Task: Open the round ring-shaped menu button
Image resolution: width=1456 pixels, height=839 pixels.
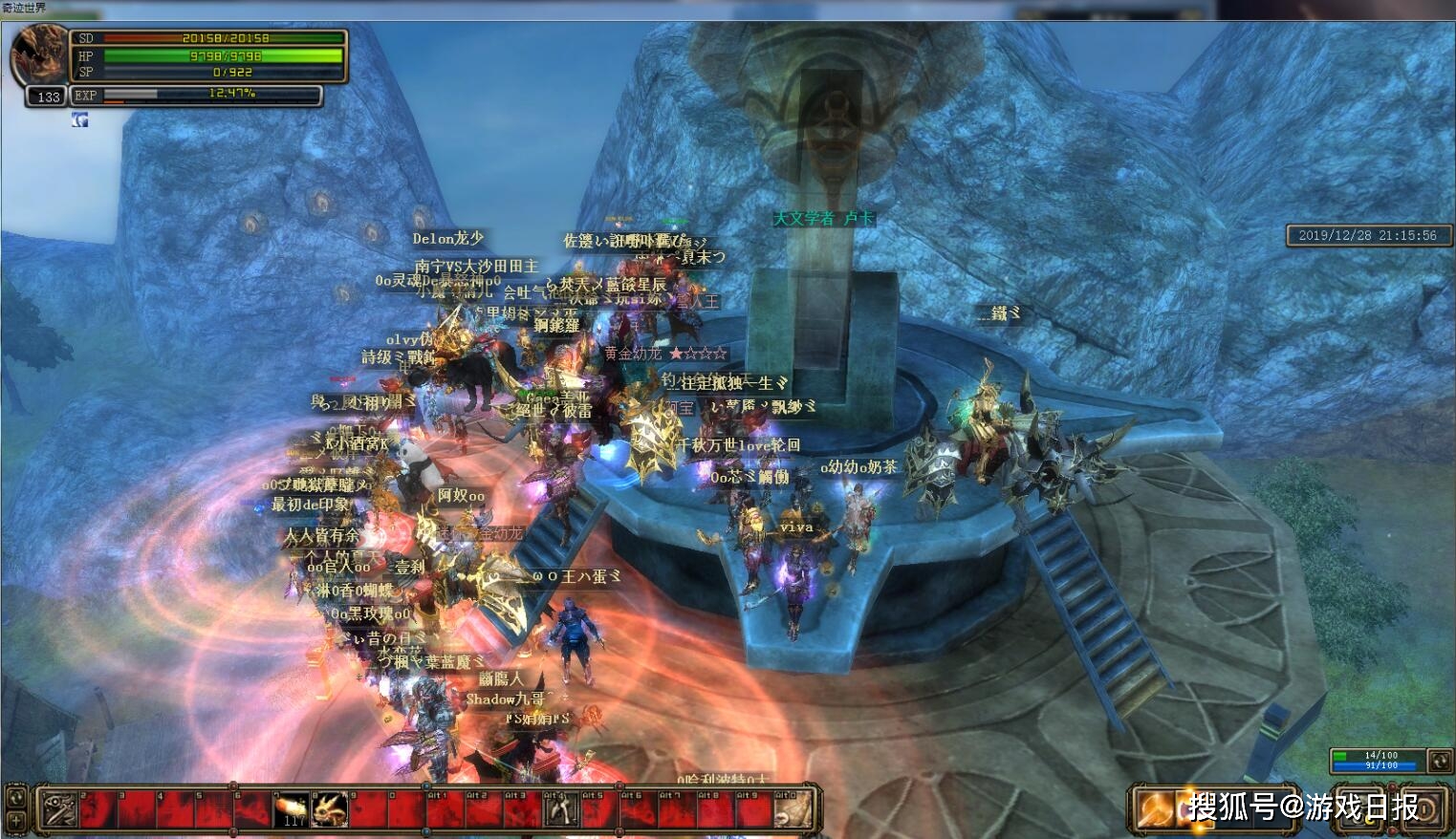Action: 1427,809
